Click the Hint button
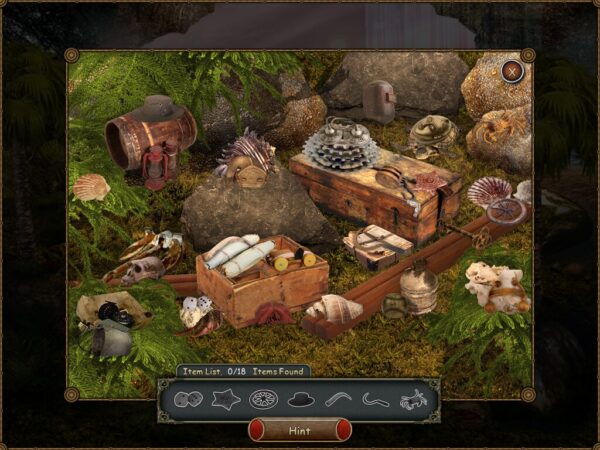This screenshot has height=450, width=600. (x=299, y=430)
